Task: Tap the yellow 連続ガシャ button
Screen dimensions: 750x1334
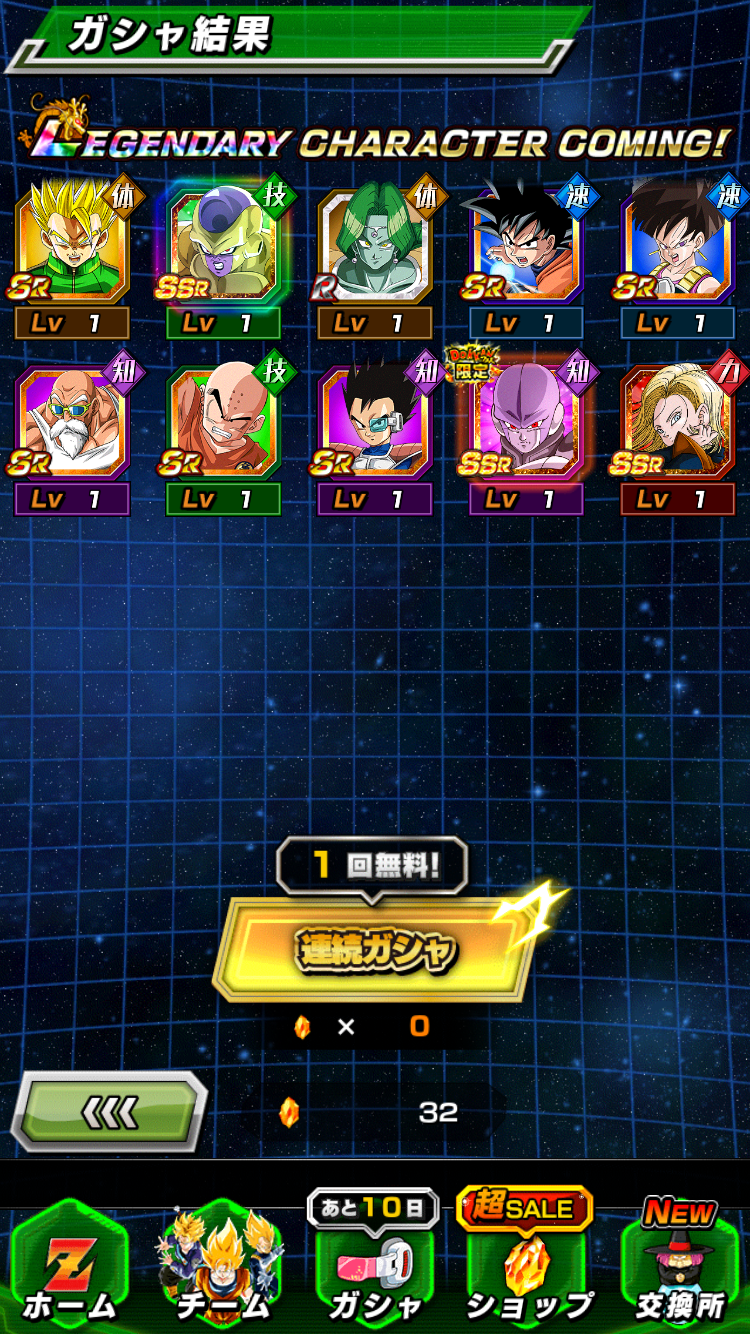Action: (x=375, y=949)
